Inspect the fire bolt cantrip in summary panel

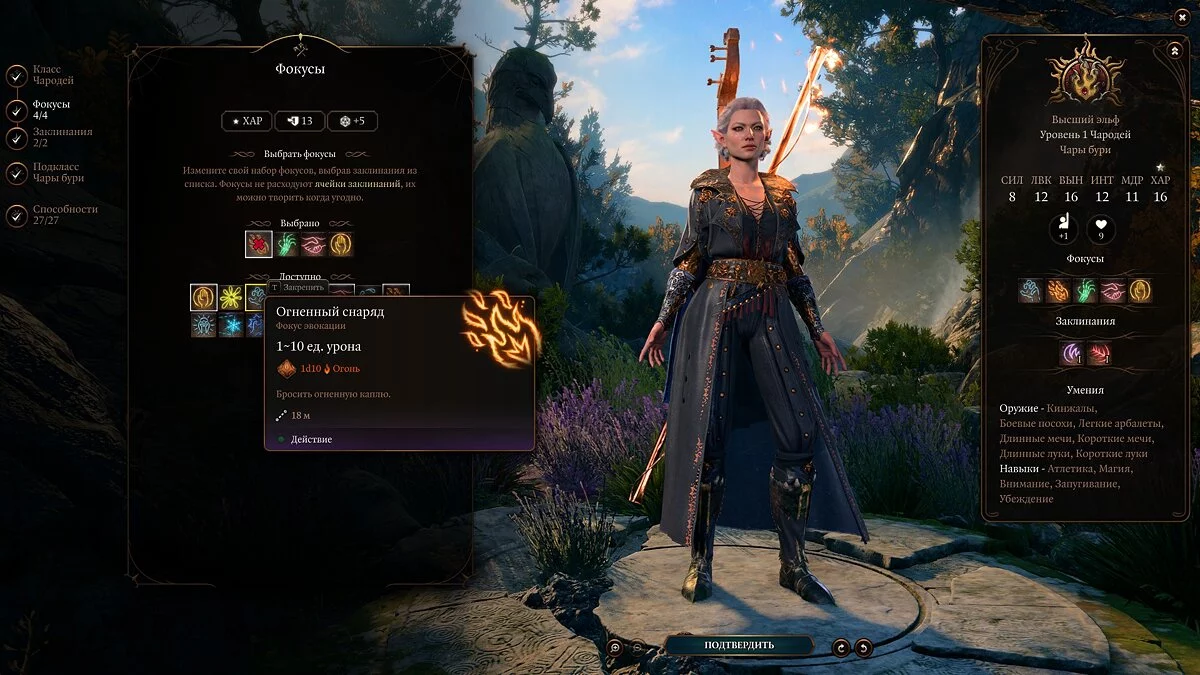(1058, 291)
